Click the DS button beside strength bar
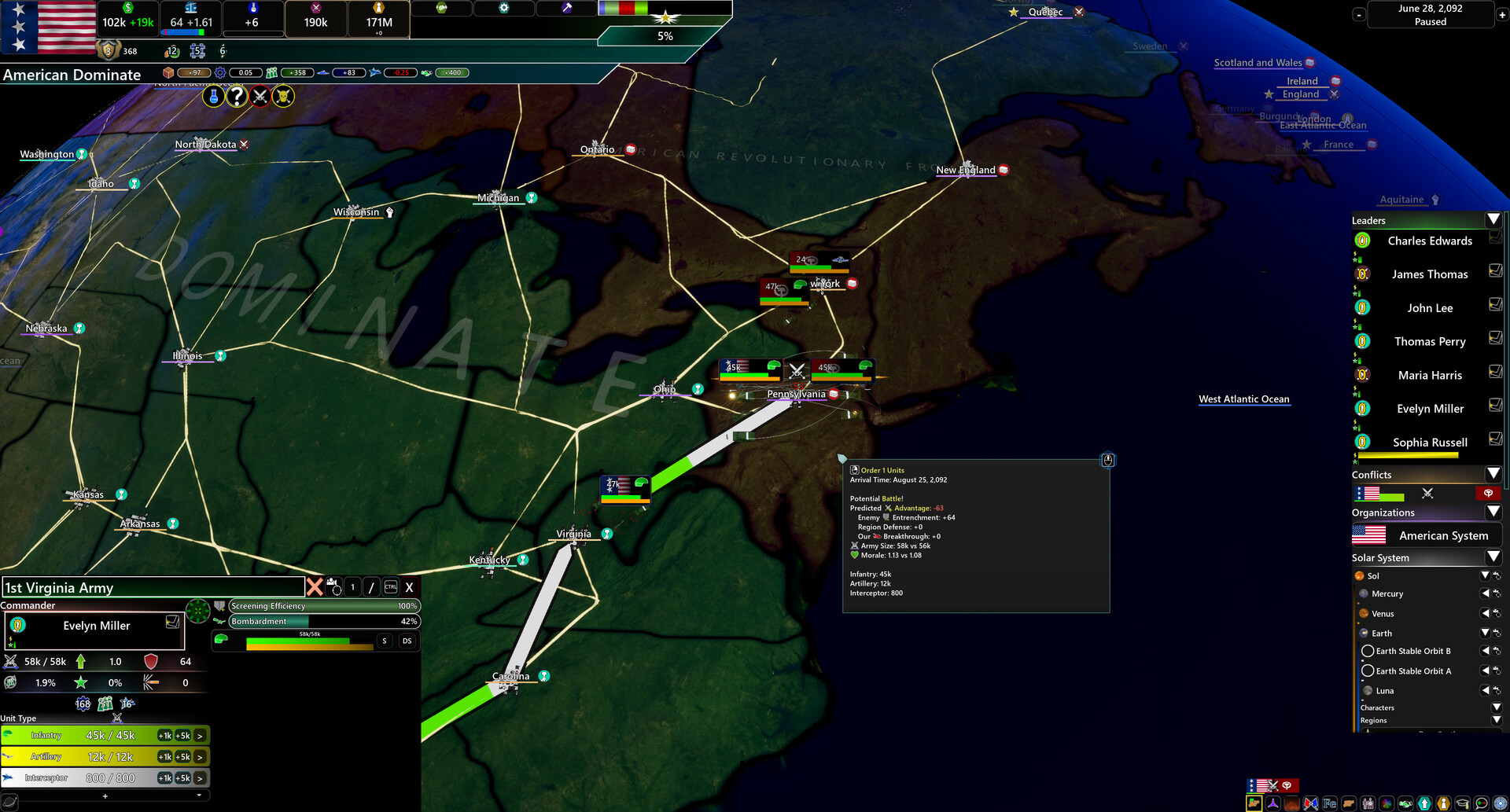The image size is (1510, 812). click(407, 641)
